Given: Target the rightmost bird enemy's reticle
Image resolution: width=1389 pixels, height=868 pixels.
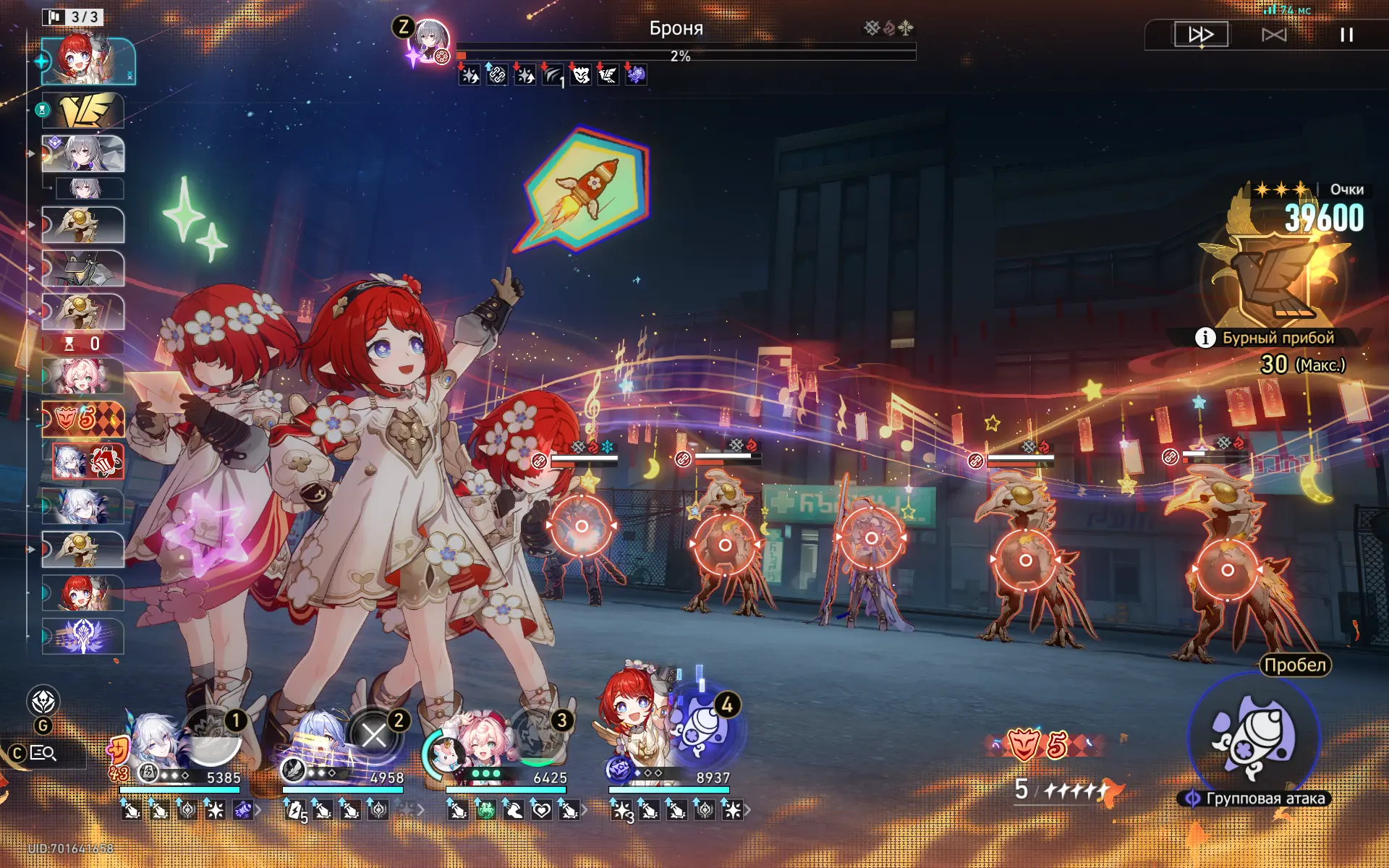Looking at the screenshot, I should [x=1227, y=570].
